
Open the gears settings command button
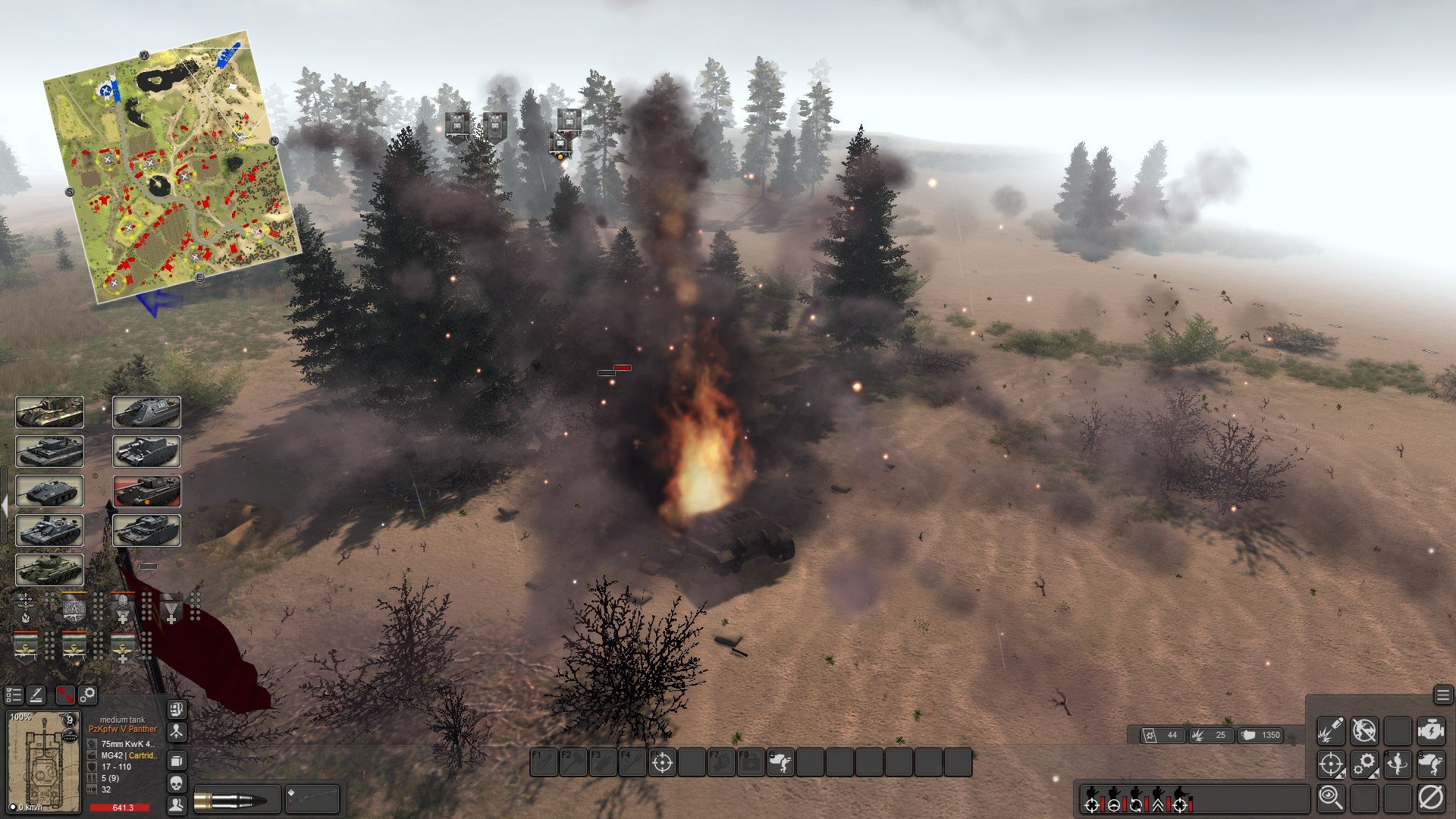pyautogui.click(x=1363, y=764)
